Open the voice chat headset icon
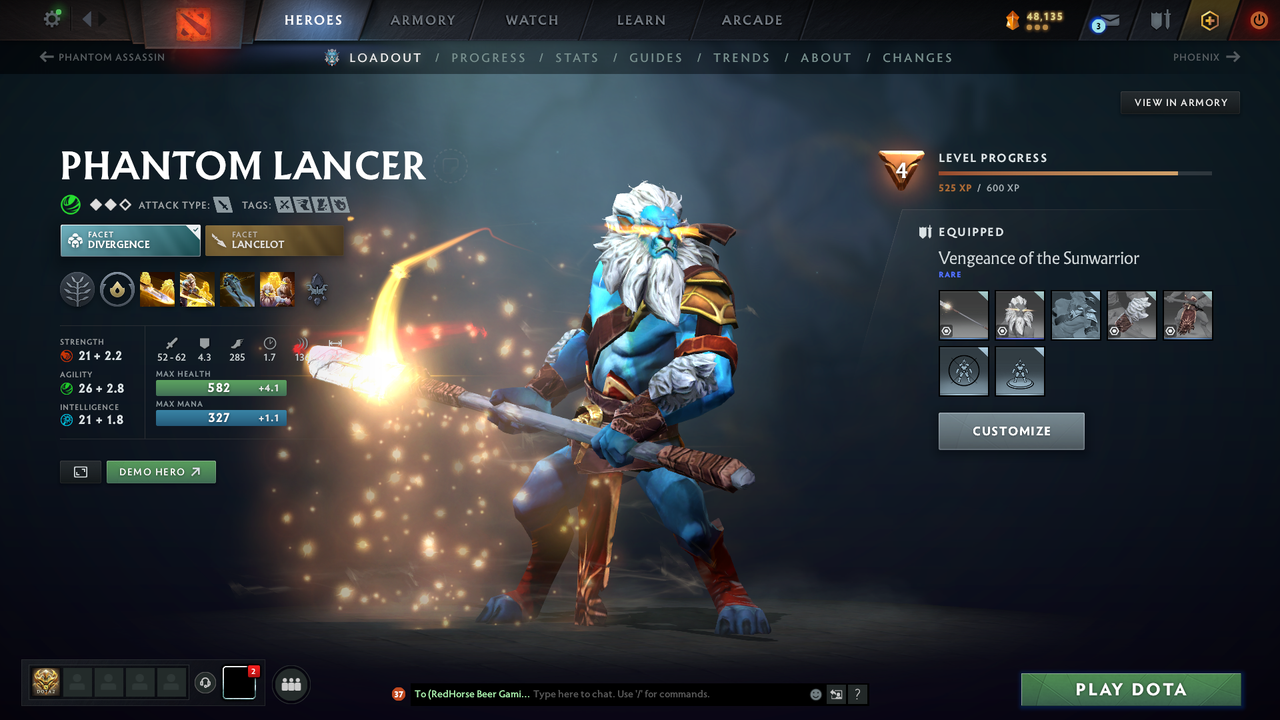This screenshot has width=1280, height=720. tap(207, 683)
